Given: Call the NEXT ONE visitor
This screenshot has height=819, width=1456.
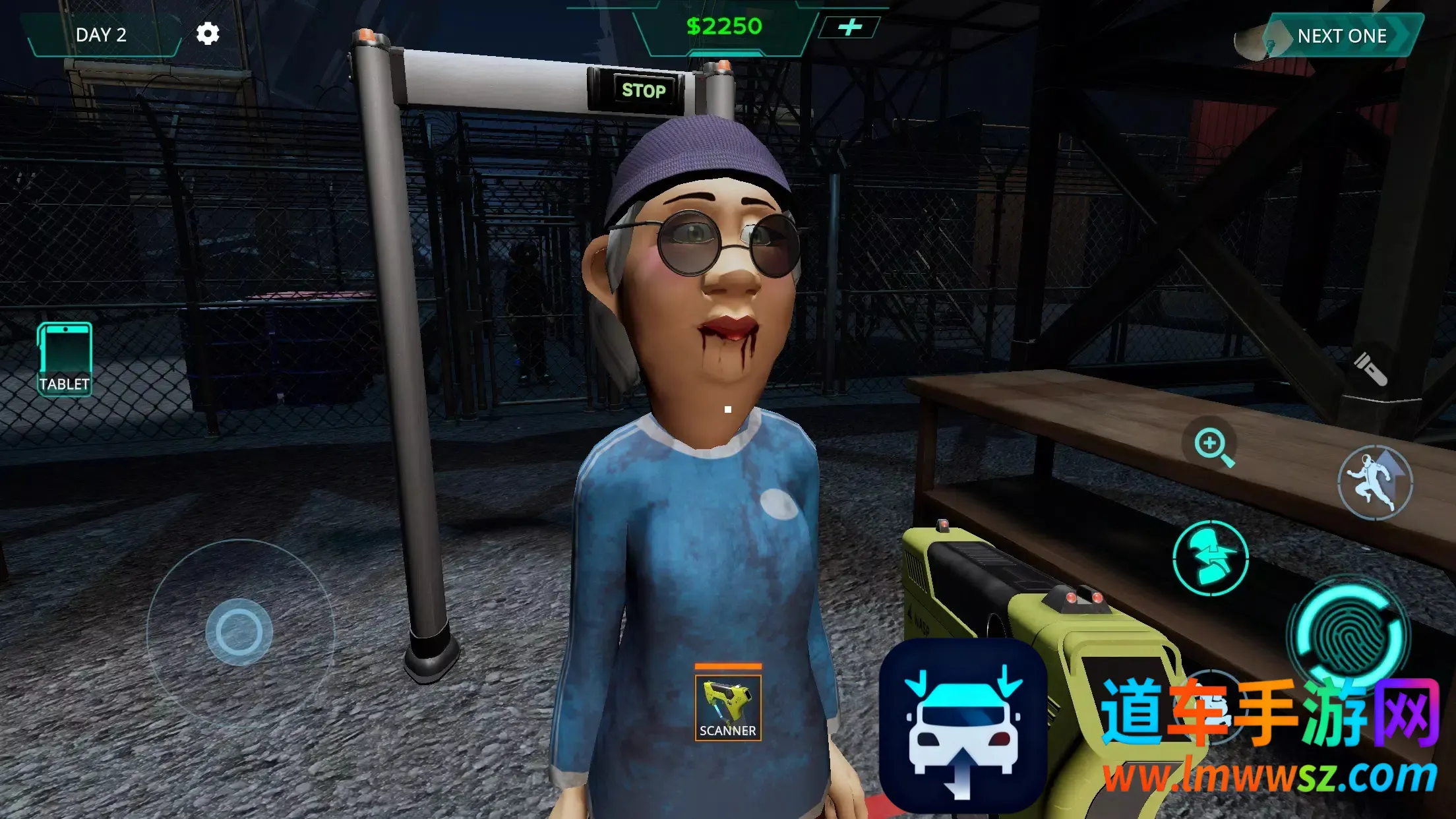Looking at the screenshot, I should [x=1341, y=36].
